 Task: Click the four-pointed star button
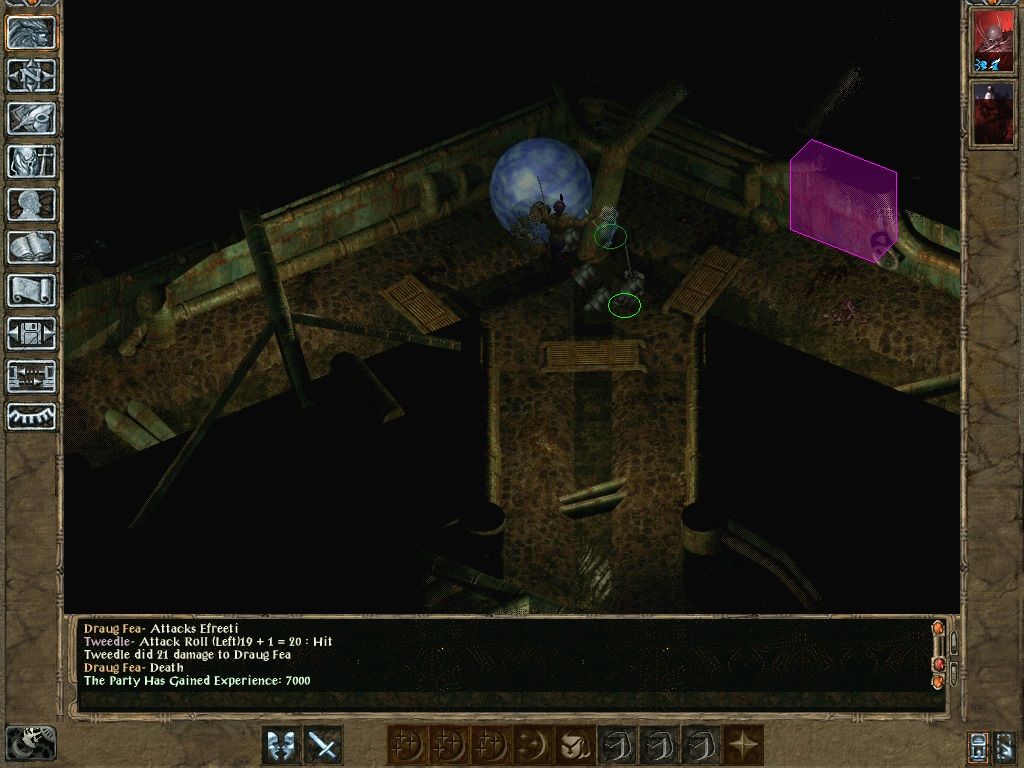tap(743, 745)
